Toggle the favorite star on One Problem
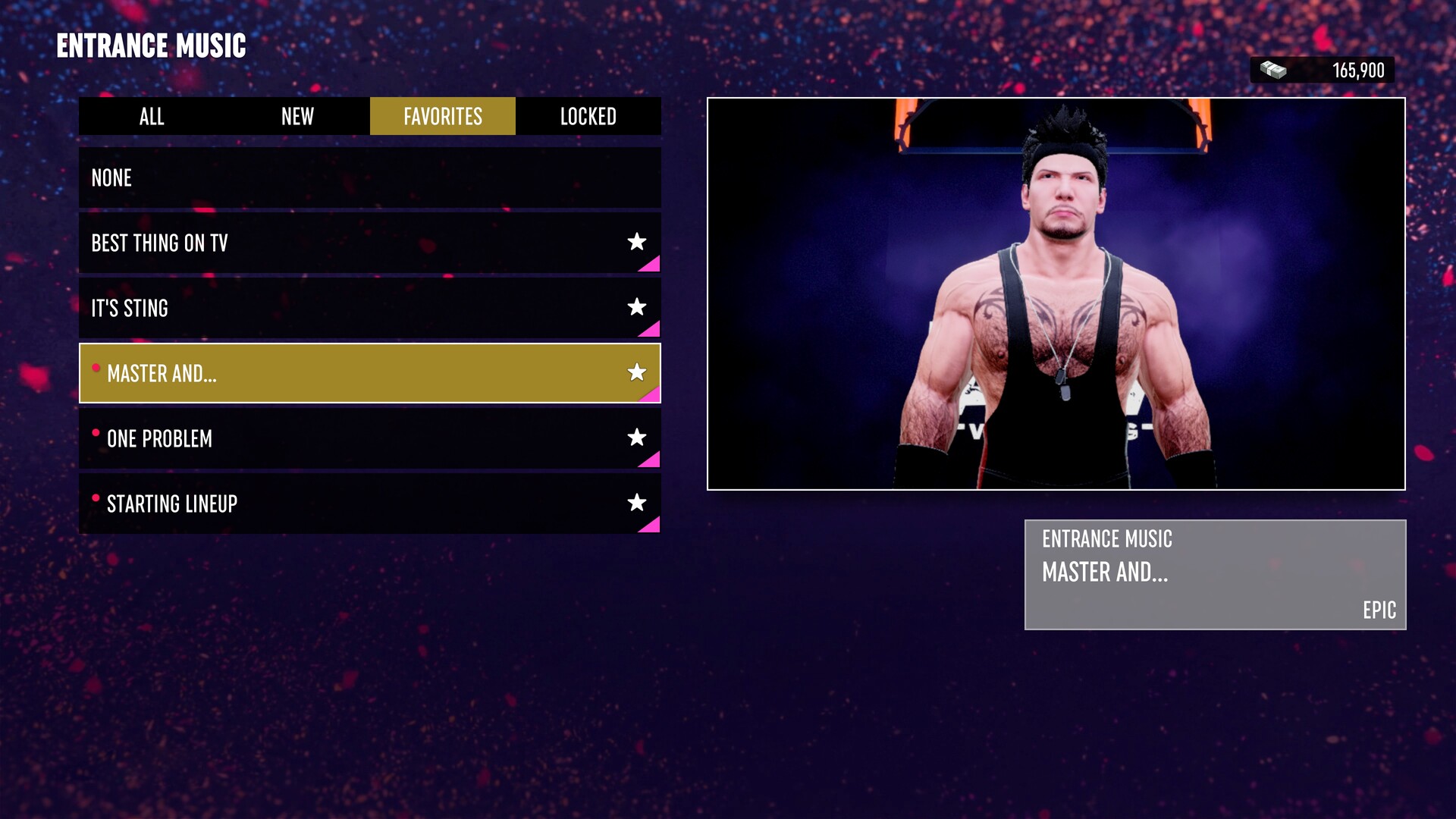1456x819 pixels. point(637,438)
